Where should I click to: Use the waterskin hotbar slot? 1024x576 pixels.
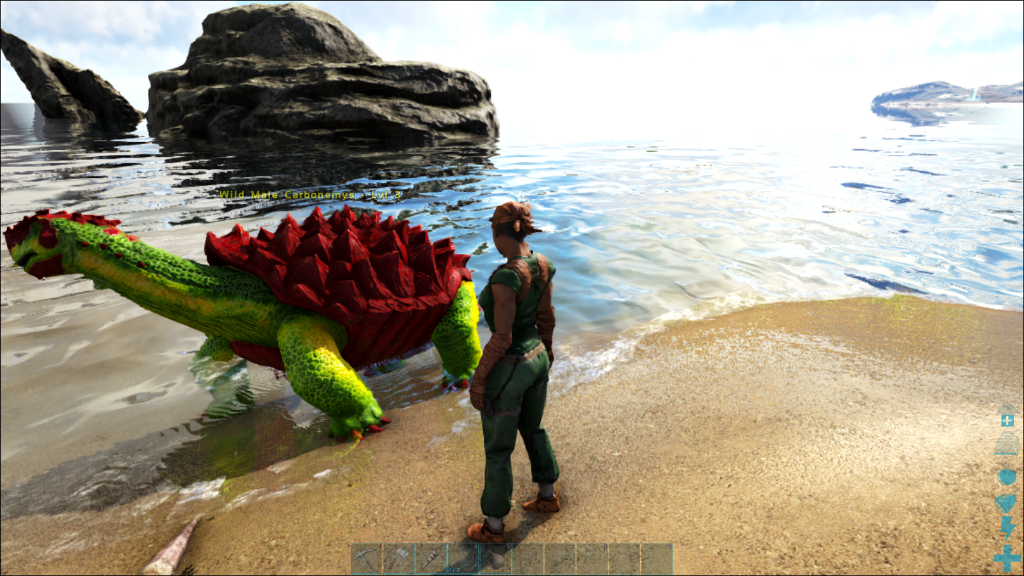[x=495, y=559]
